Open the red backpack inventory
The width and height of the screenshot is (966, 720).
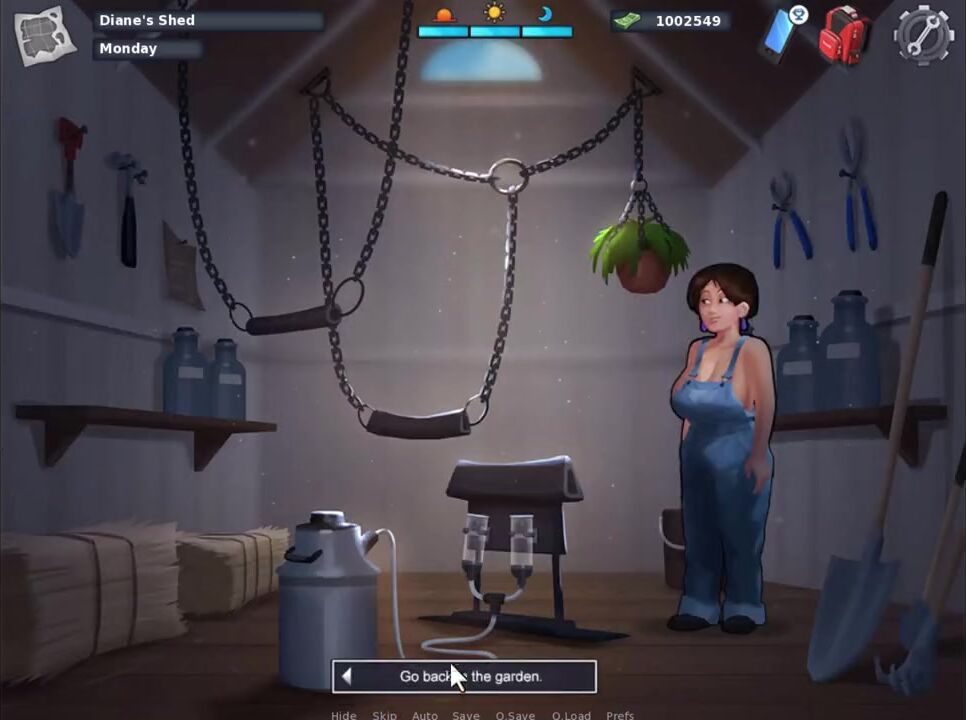click(843, 38)
